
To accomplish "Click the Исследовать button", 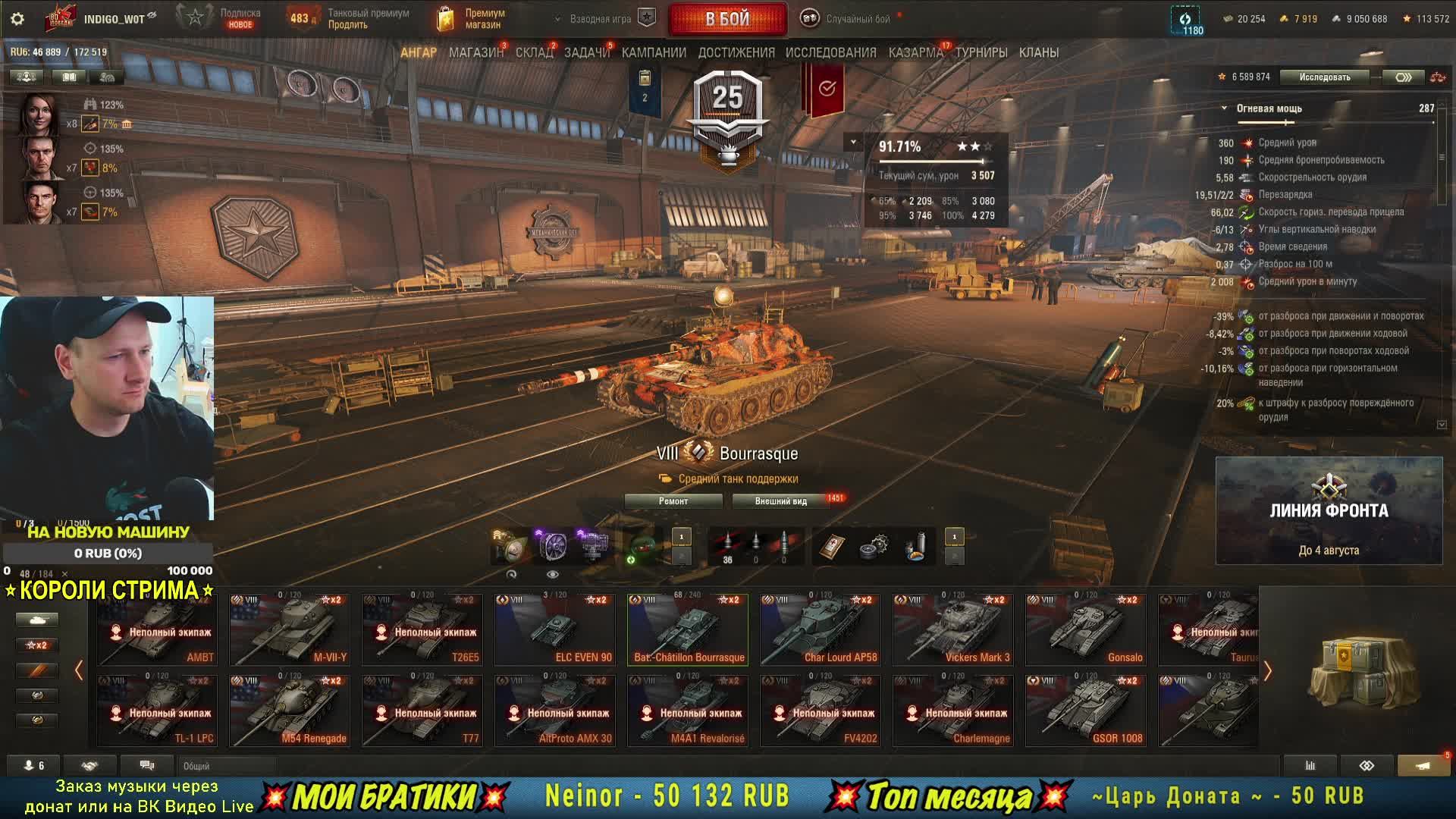I will pyautogui.click(x=1324, y=77).
